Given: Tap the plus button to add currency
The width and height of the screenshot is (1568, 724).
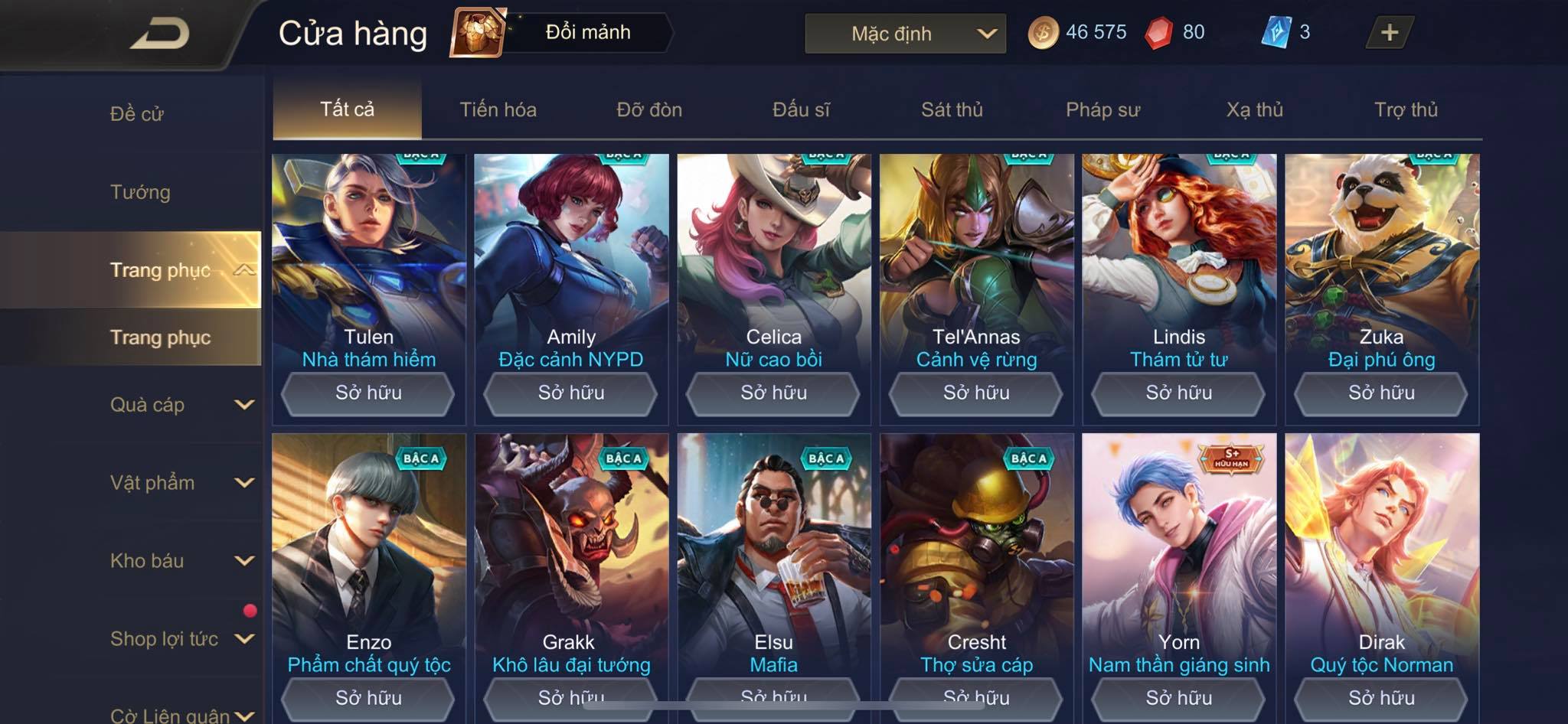Looking at the screenshot, I should pyautogui.click(x=1389, y=32).
